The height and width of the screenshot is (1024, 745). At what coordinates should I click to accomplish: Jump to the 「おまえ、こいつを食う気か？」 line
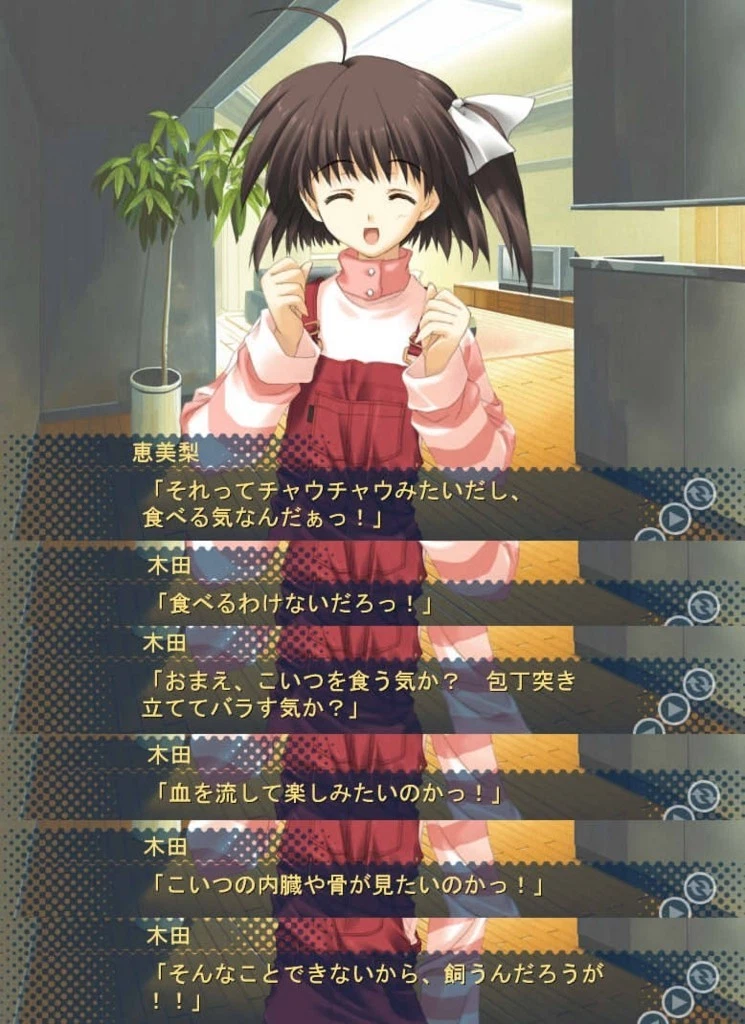[700, 683]
